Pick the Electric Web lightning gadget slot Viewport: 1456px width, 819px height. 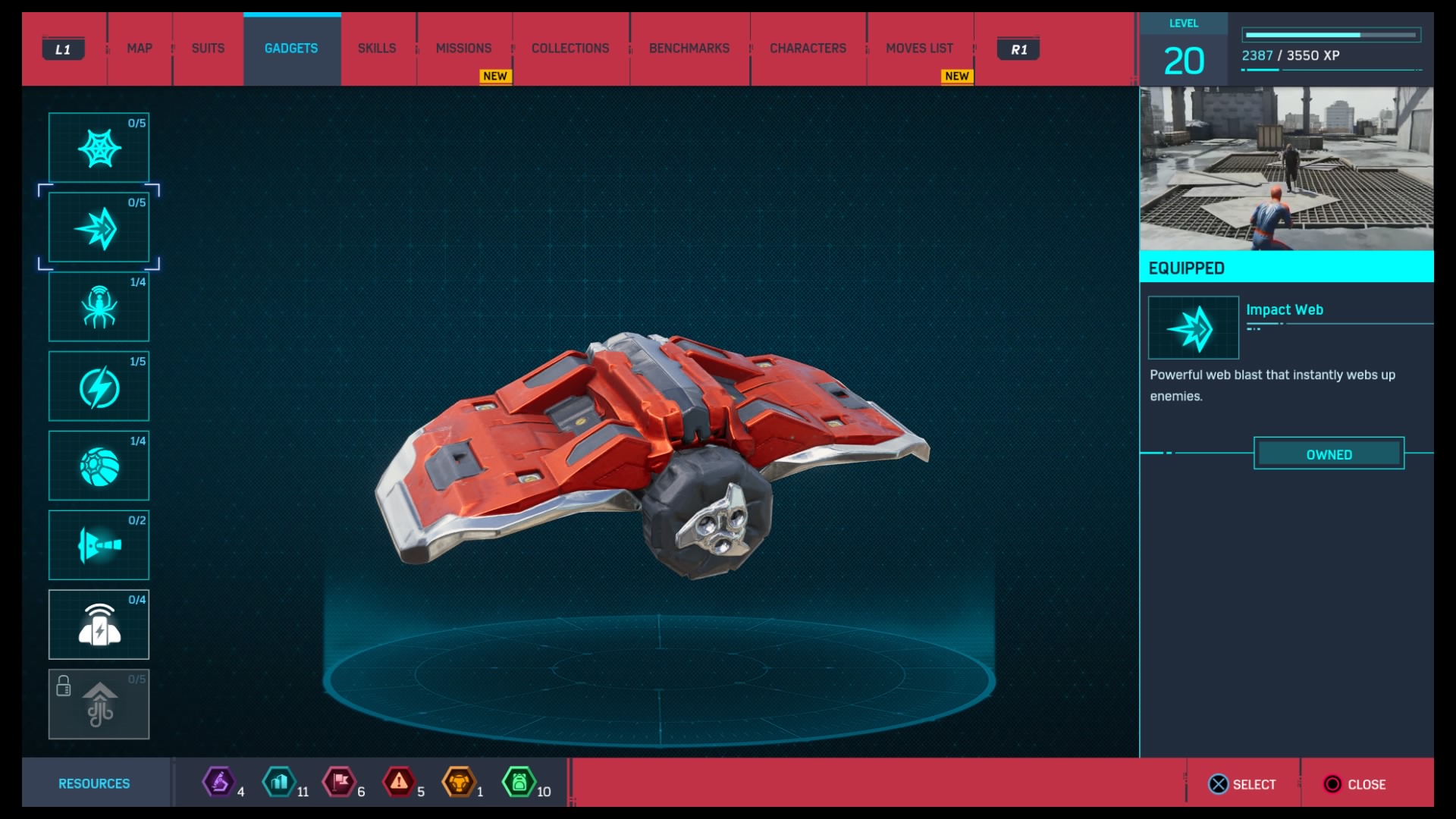click(99, 387)
